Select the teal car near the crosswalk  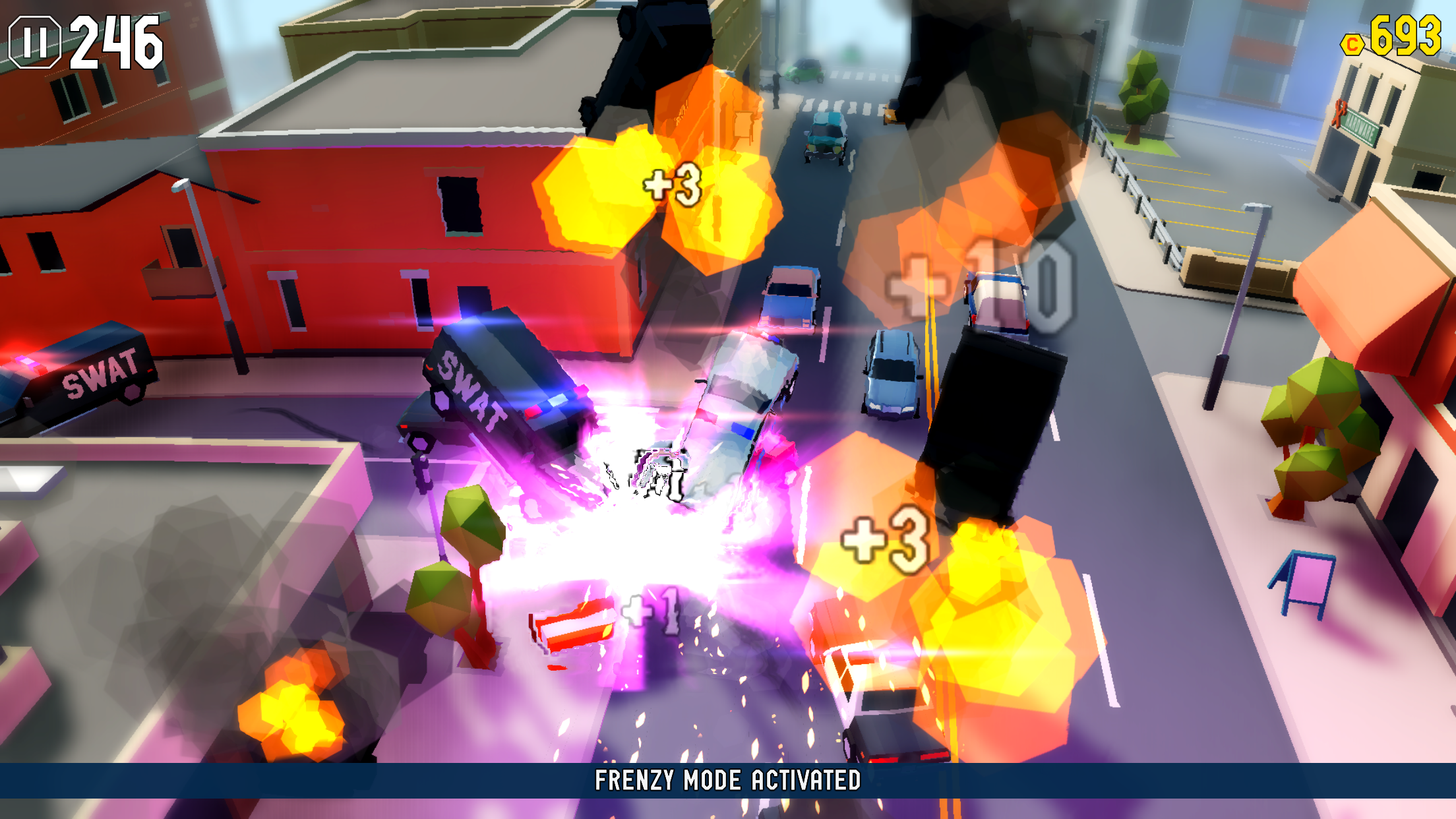point(824,138)
